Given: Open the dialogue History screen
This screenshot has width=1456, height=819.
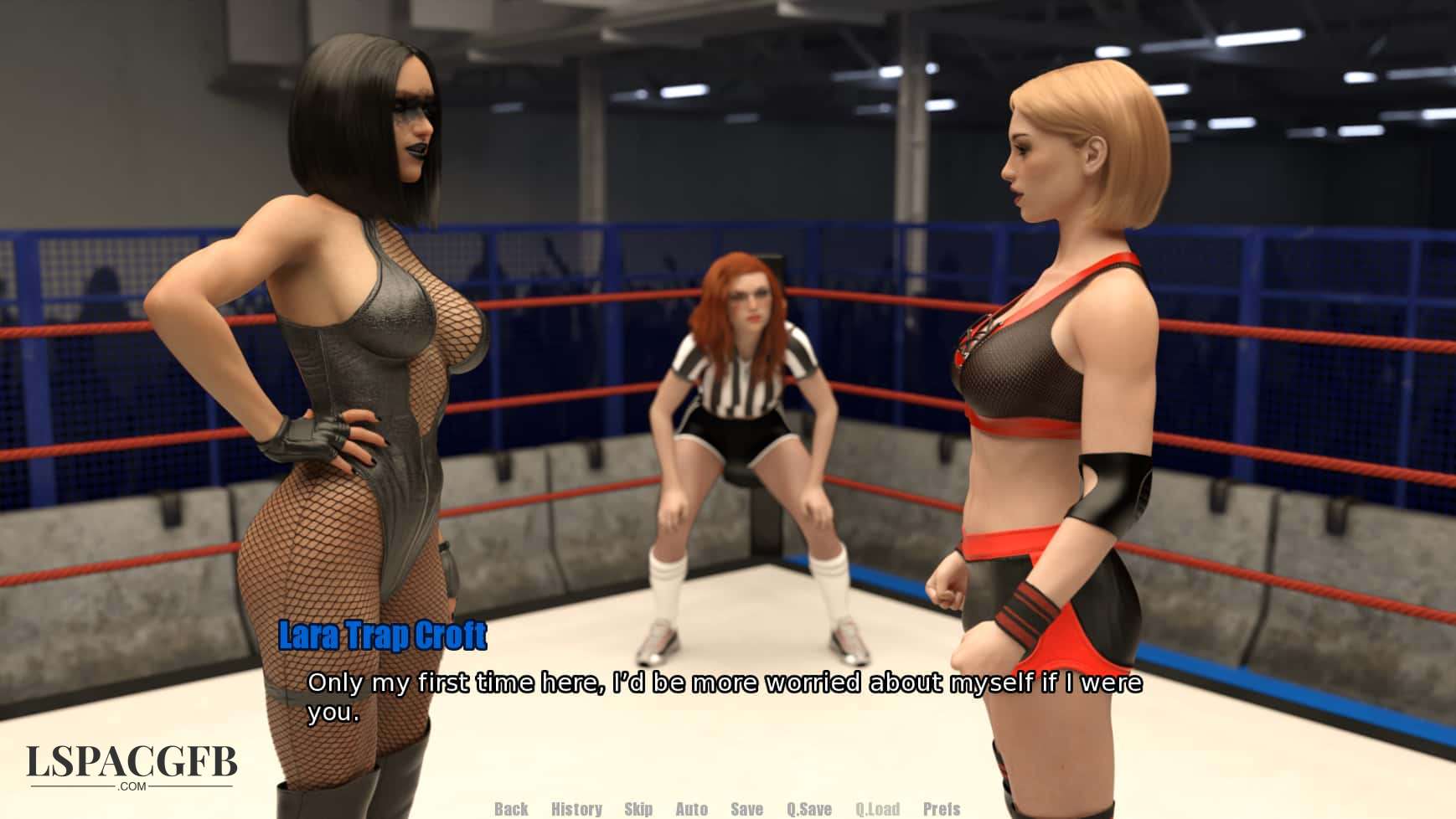Looking at the screenshot, I should point(575,810).
